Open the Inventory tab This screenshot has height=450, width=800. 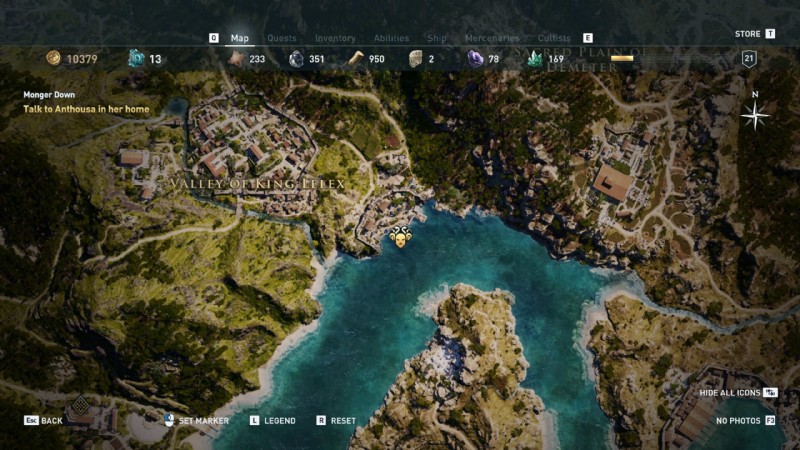335,38
